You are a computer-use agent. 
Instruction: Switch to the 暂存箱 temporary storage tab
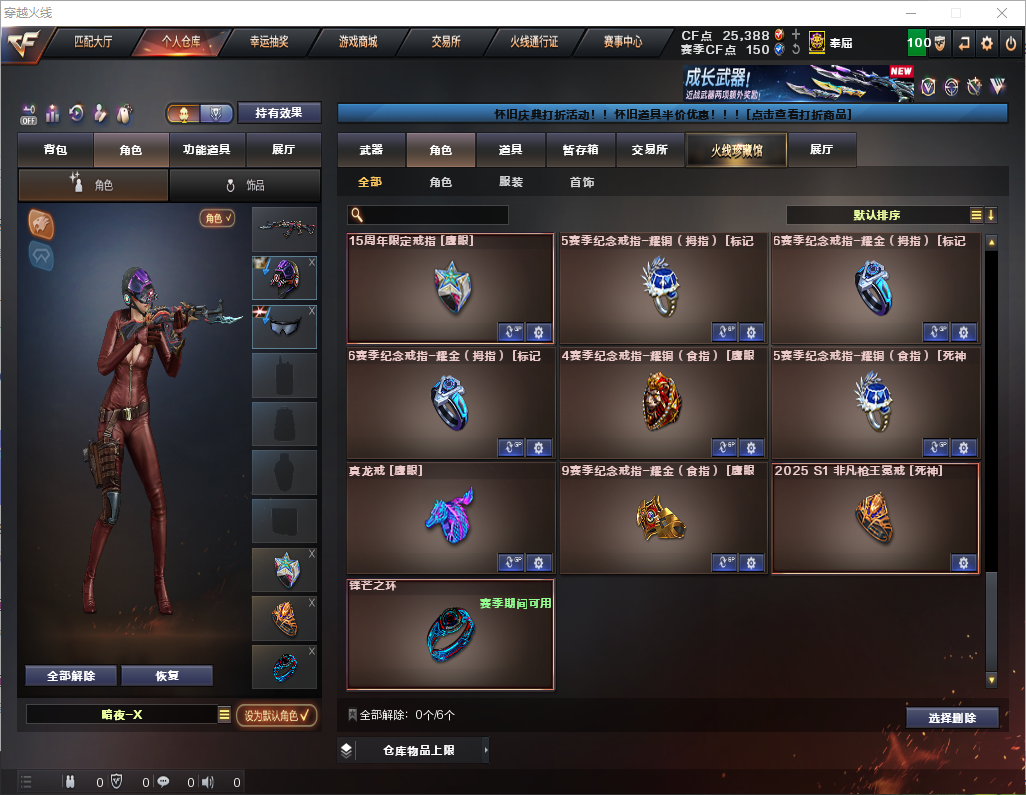click(580, 150)
